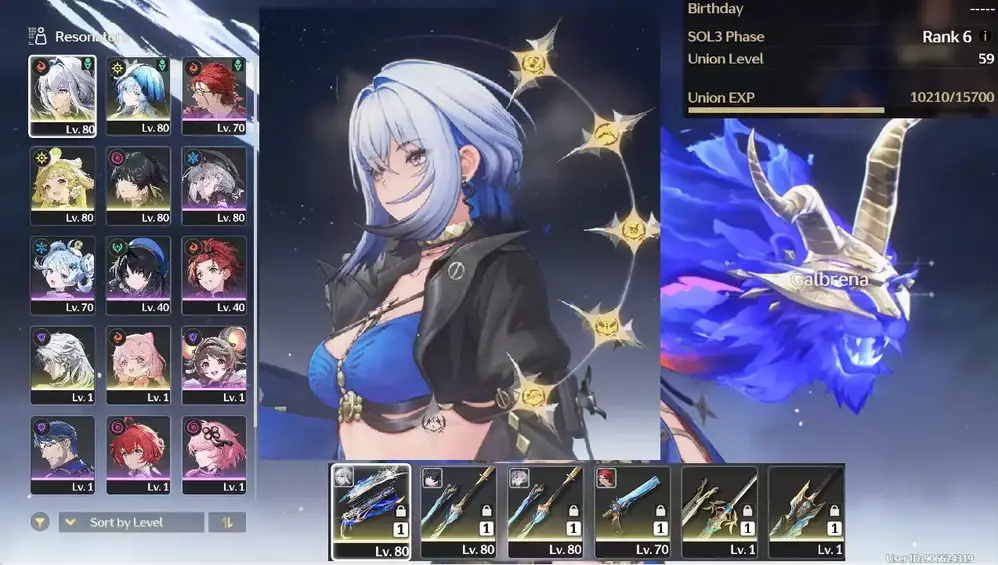Choose the blue-haired Lv. 80 resonator
Viewport: 998px width, 565px height.
(x=138, y=95)
